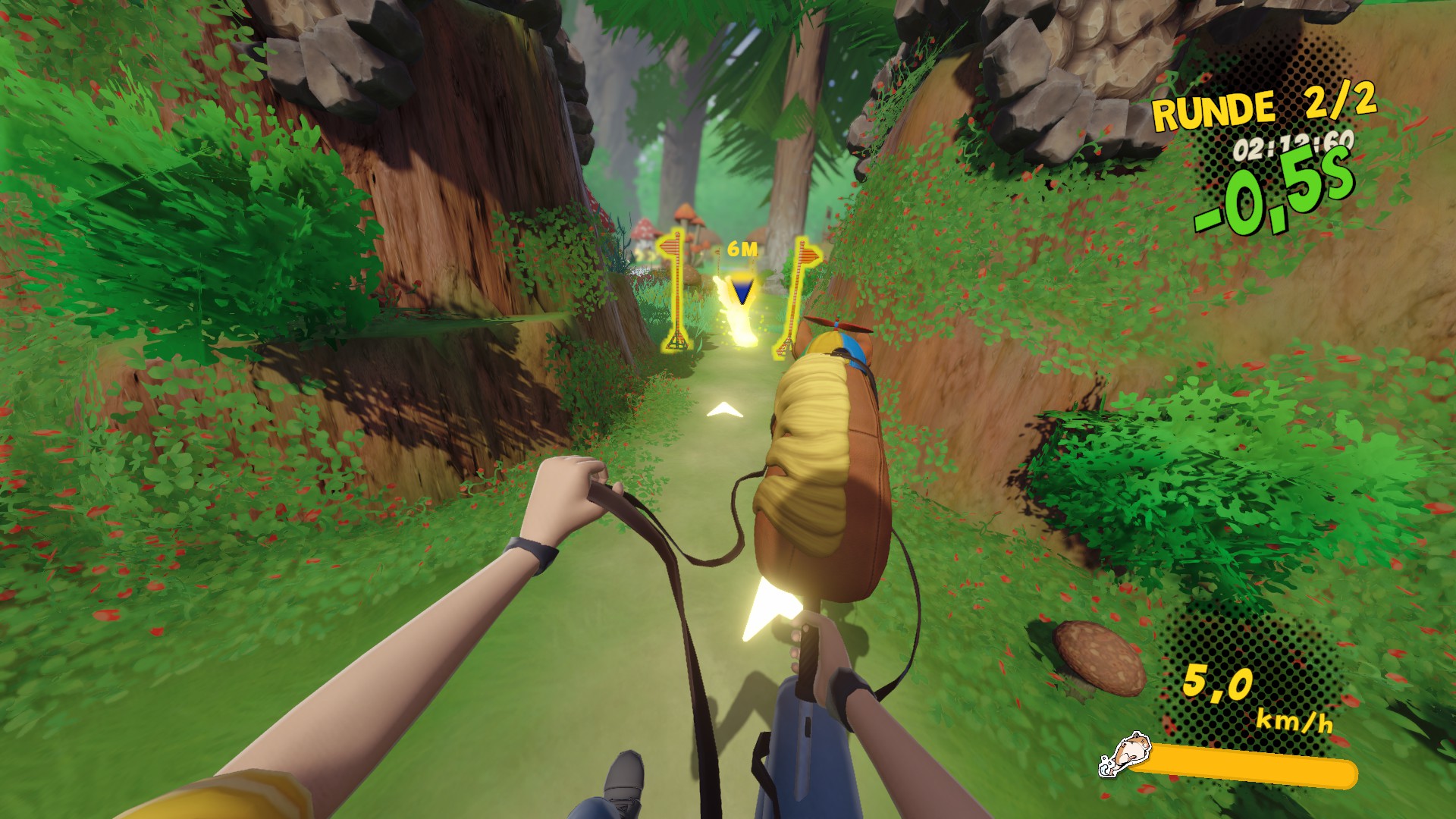Select the blue triangle checkpoint marker
Viewport: 1456px width, 819px height.
coord(741,290)
